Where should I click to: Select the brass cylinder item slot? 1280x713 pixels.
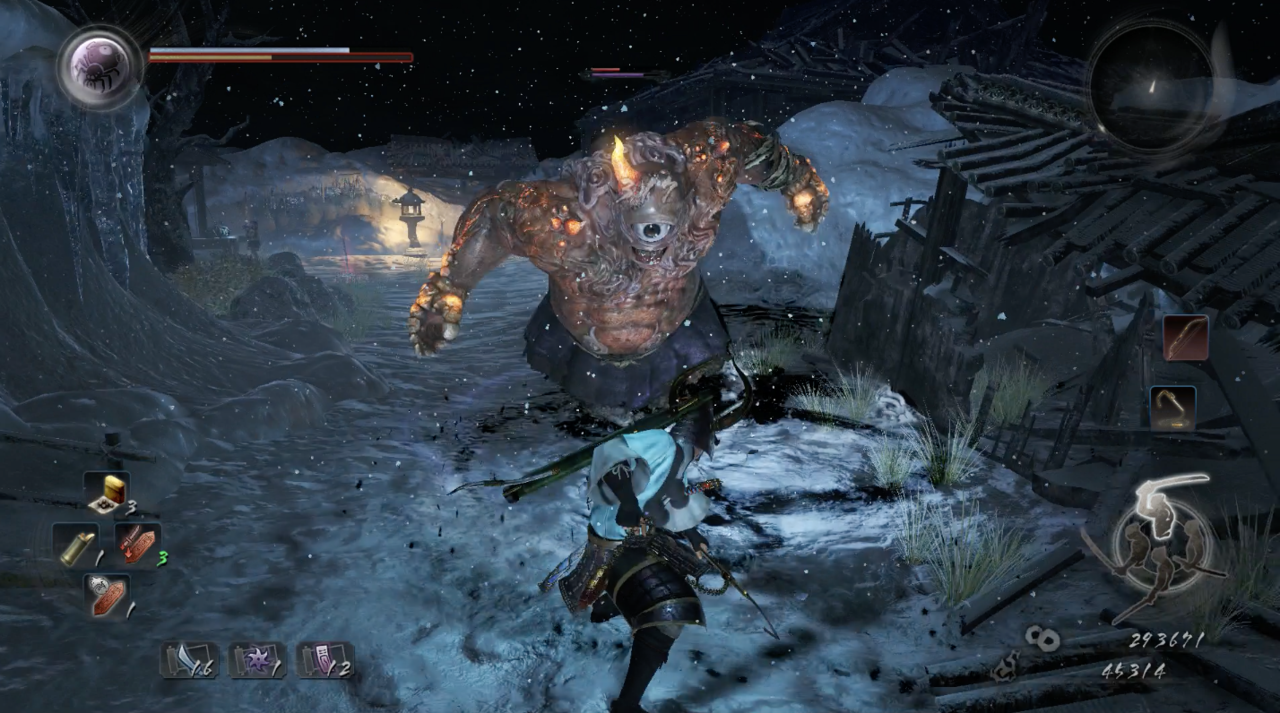click(x=75, y=545)
